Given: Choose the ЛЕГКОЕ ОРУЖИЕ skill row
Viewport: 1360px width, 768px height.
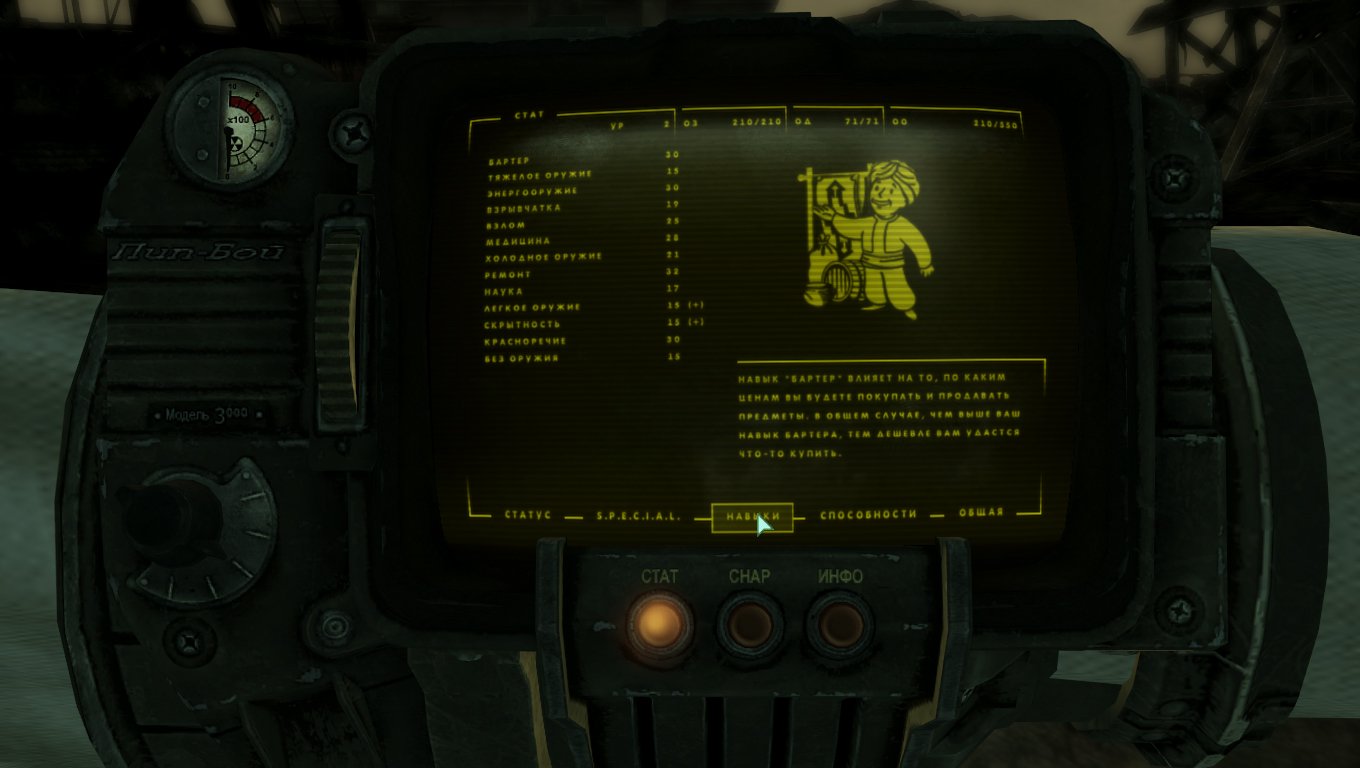Looking at the screenshot, I should click(533, 307).
